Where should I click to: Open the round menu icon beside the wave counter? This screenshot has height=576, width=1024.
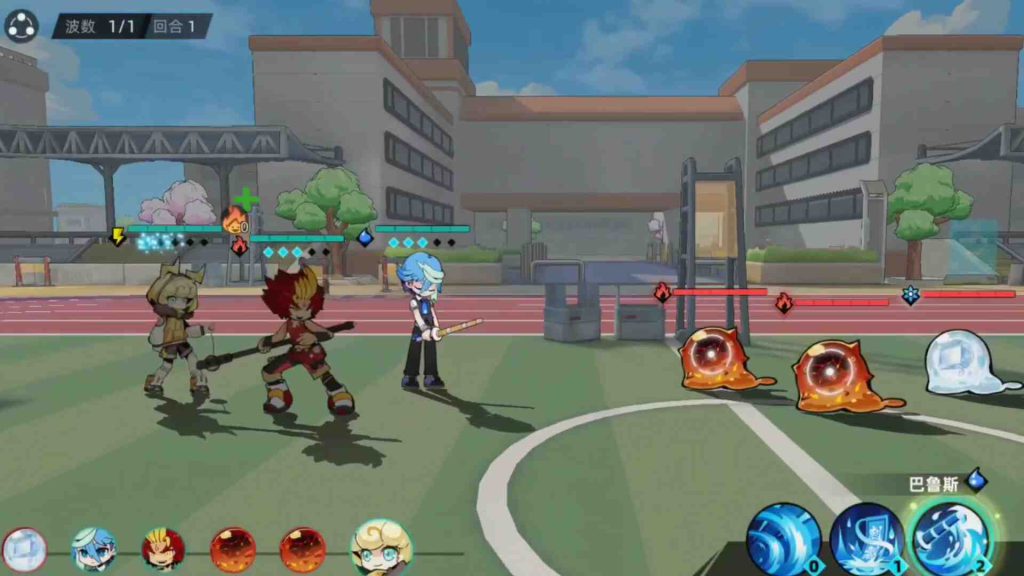tap(21, 25)
